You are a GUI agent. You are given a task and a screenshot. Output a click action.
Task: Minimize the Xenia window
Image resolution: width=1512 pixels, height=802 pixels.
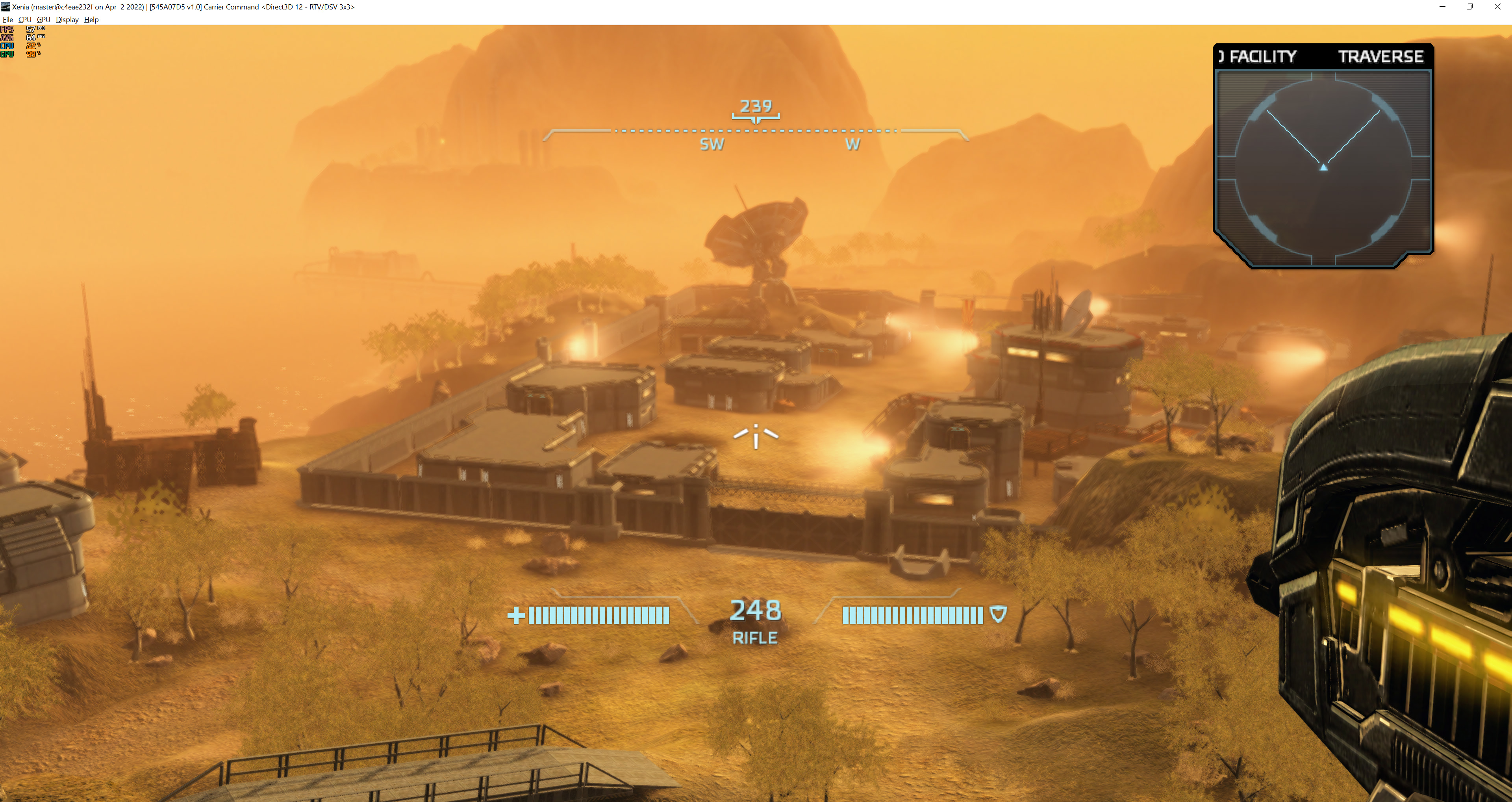(1442, 6)
